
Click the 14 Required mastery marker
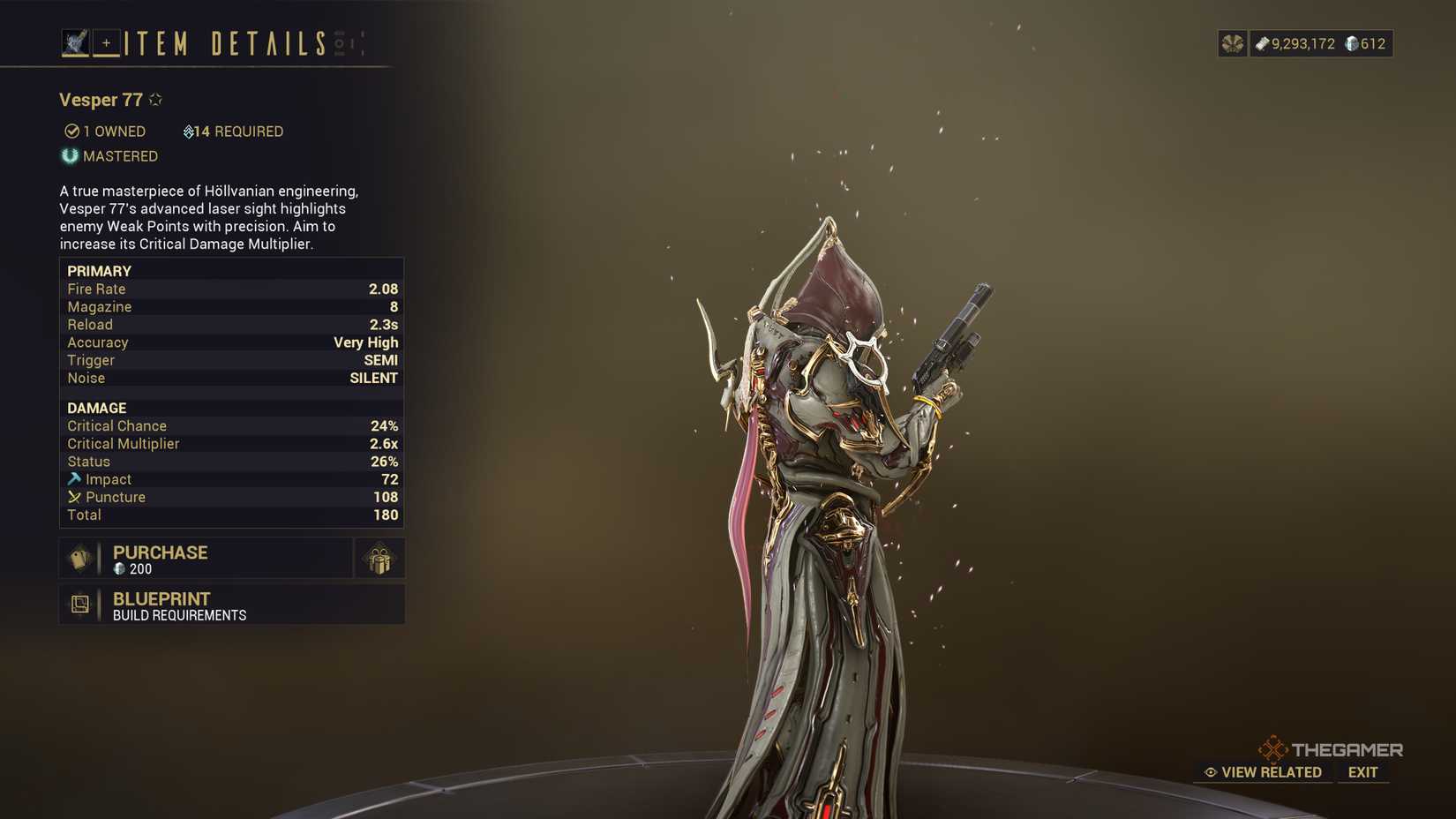coord(188,131)
